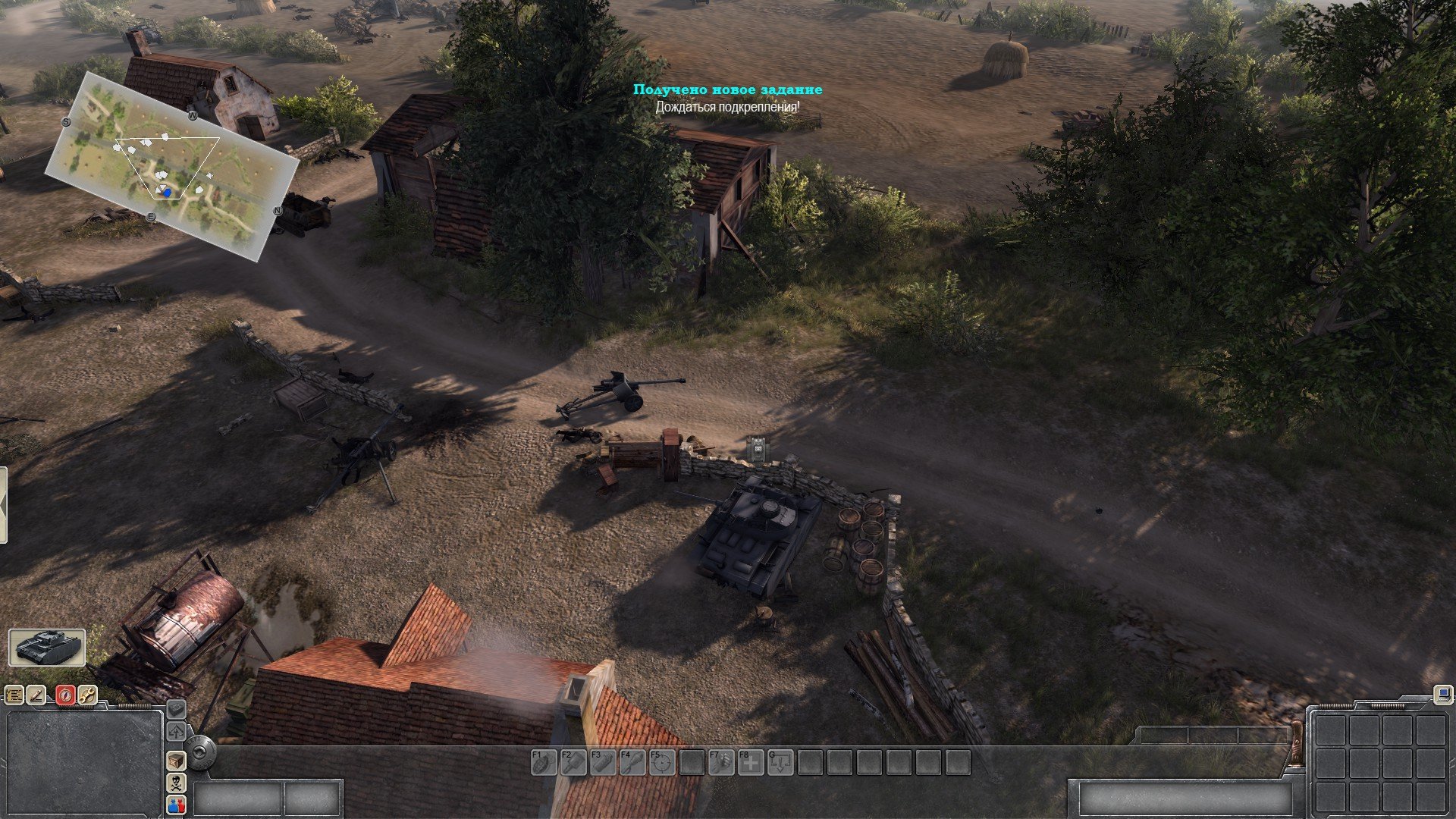Viewport: 1456px width, 819px height.
Task: Open the objectives list icon
Action: click(x=14, y=695)
